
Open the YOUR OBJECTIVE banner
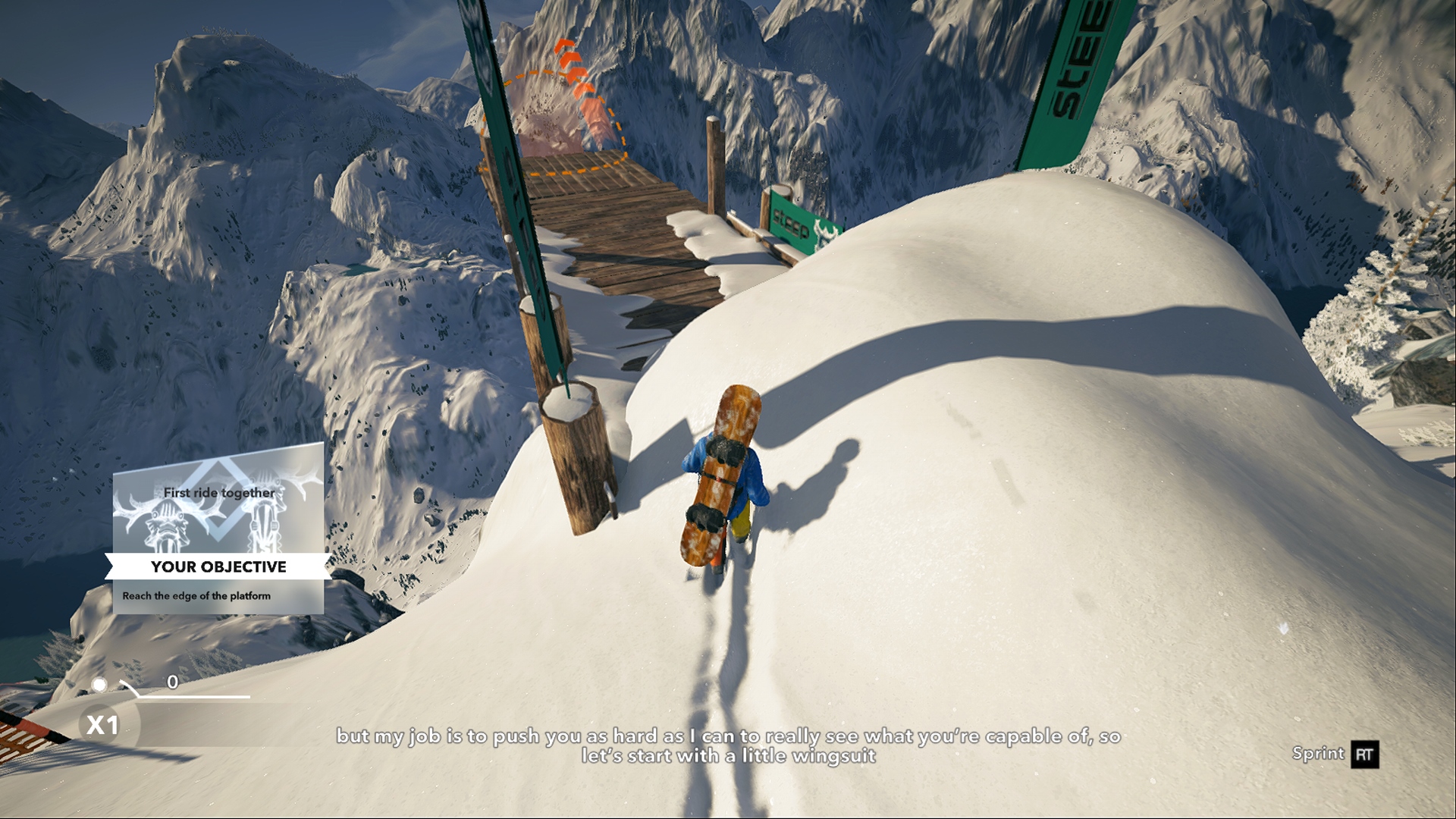point(218,566)
